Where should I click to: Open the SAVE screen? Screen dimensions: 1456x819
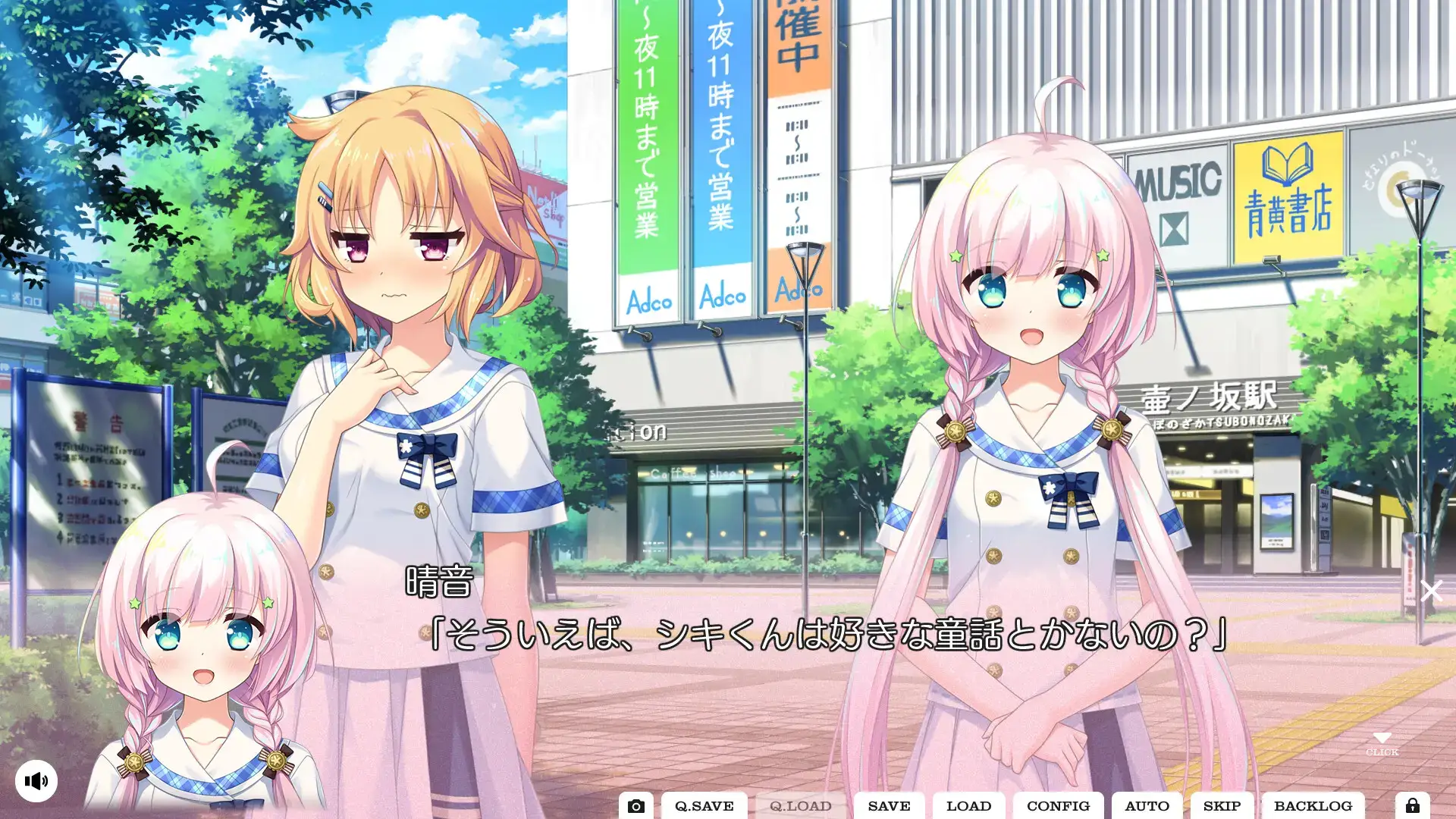point(890,806)
